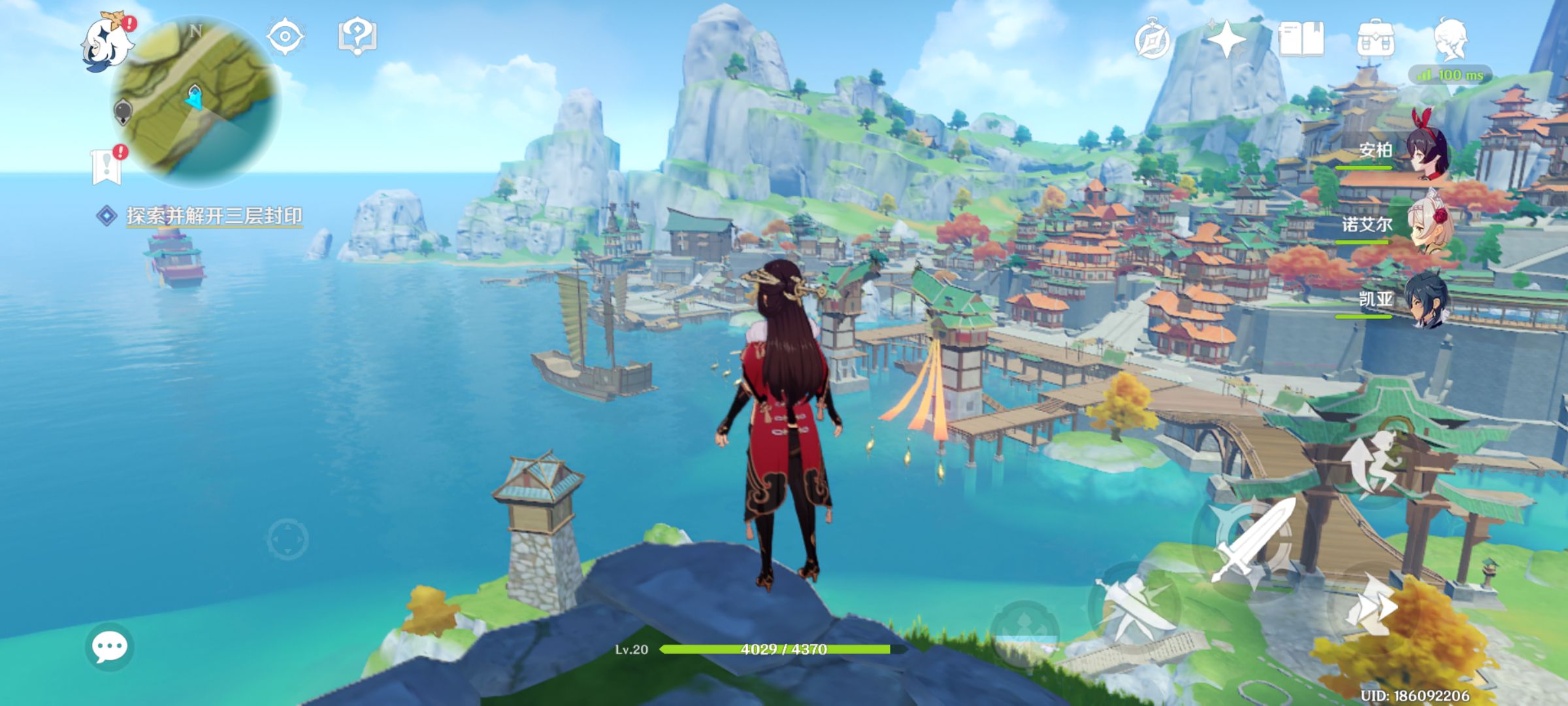
Task: Open the chat speech bubble
Action: [109, 647]
